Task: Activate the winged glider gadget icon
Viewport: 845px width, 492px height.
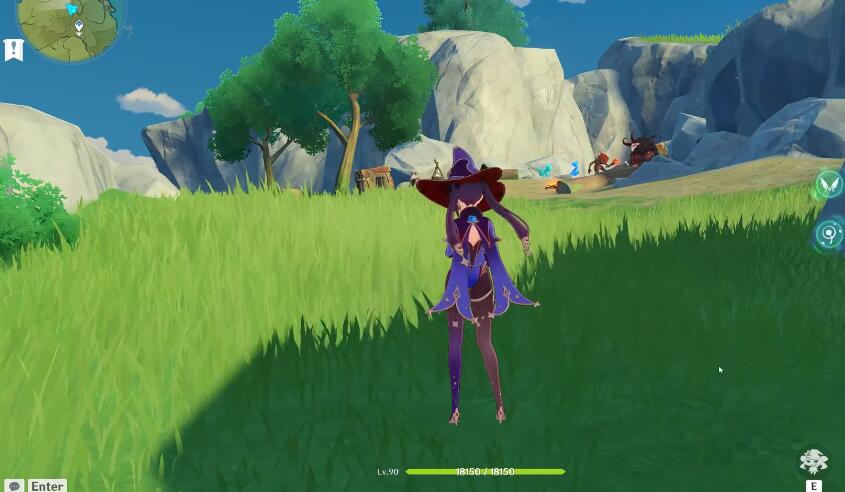Action: pos(829,184)
